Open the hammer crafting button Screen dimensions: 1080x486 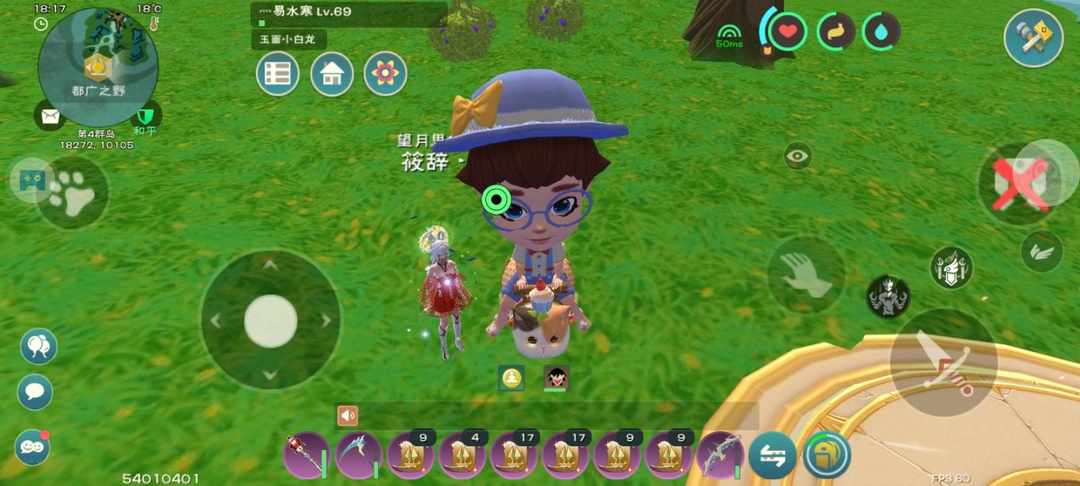[x=1033, y=38]
